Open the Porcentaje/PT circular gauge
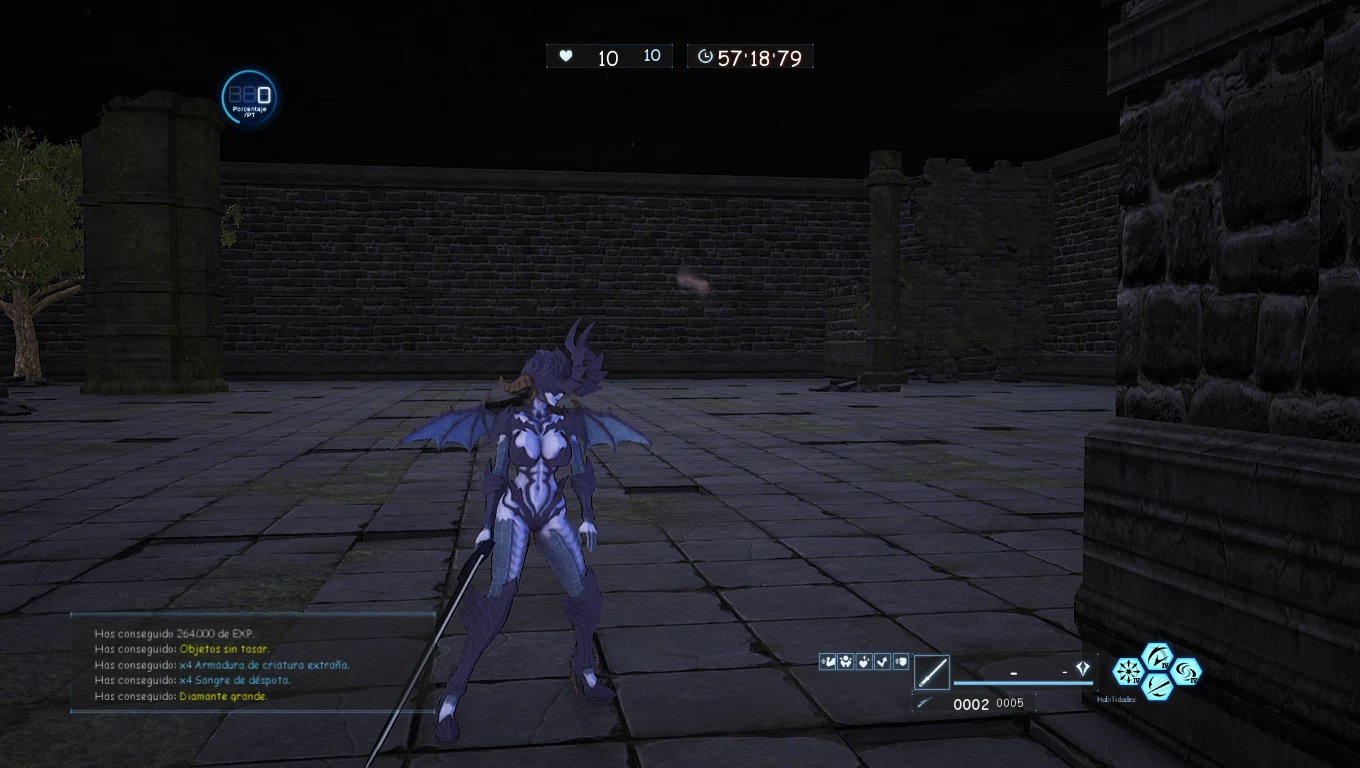The height and width of the screenshot is (768, 1360). click(249, 98)
